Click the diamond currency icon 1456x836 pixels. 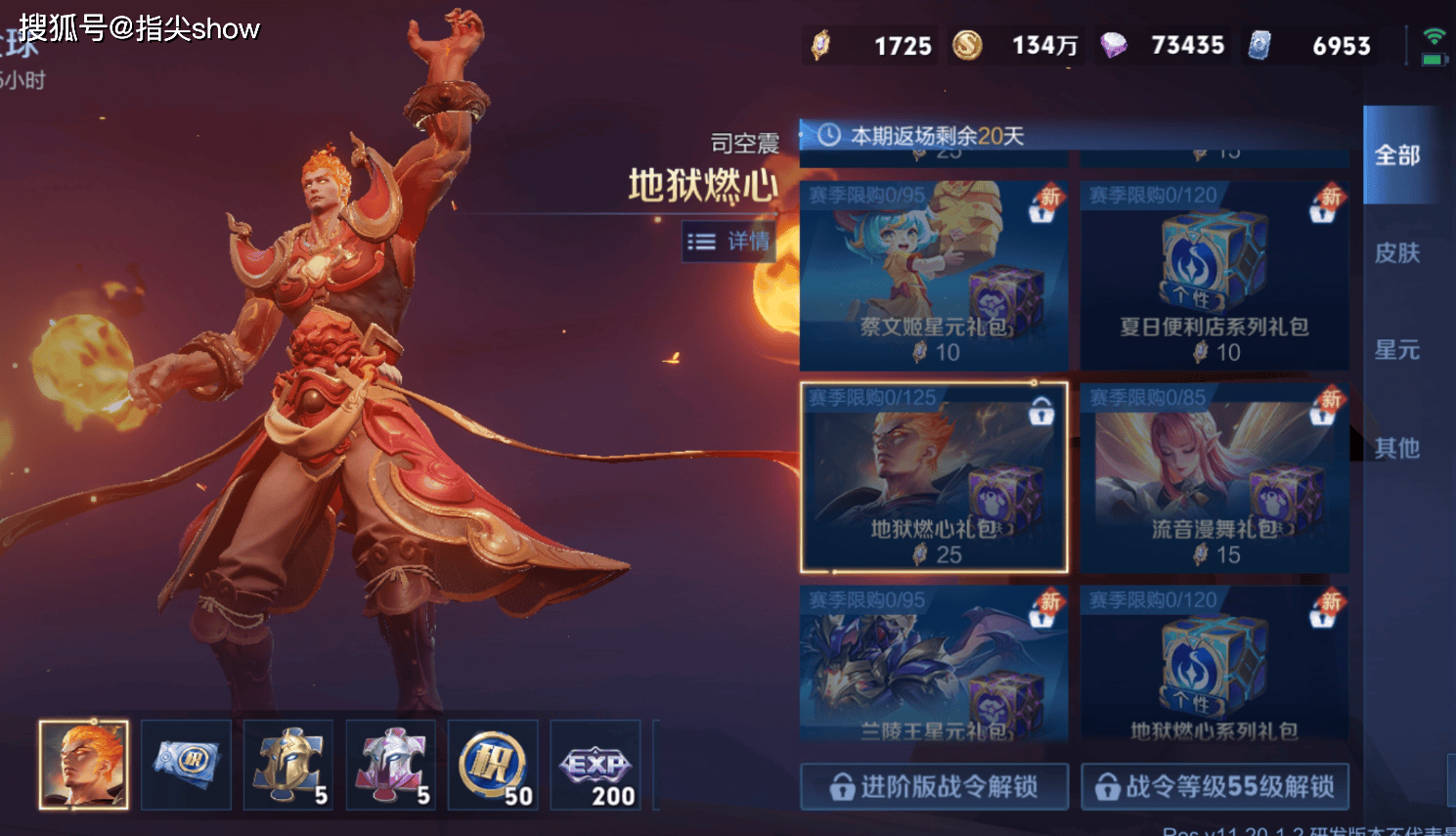pos(1114,45)
